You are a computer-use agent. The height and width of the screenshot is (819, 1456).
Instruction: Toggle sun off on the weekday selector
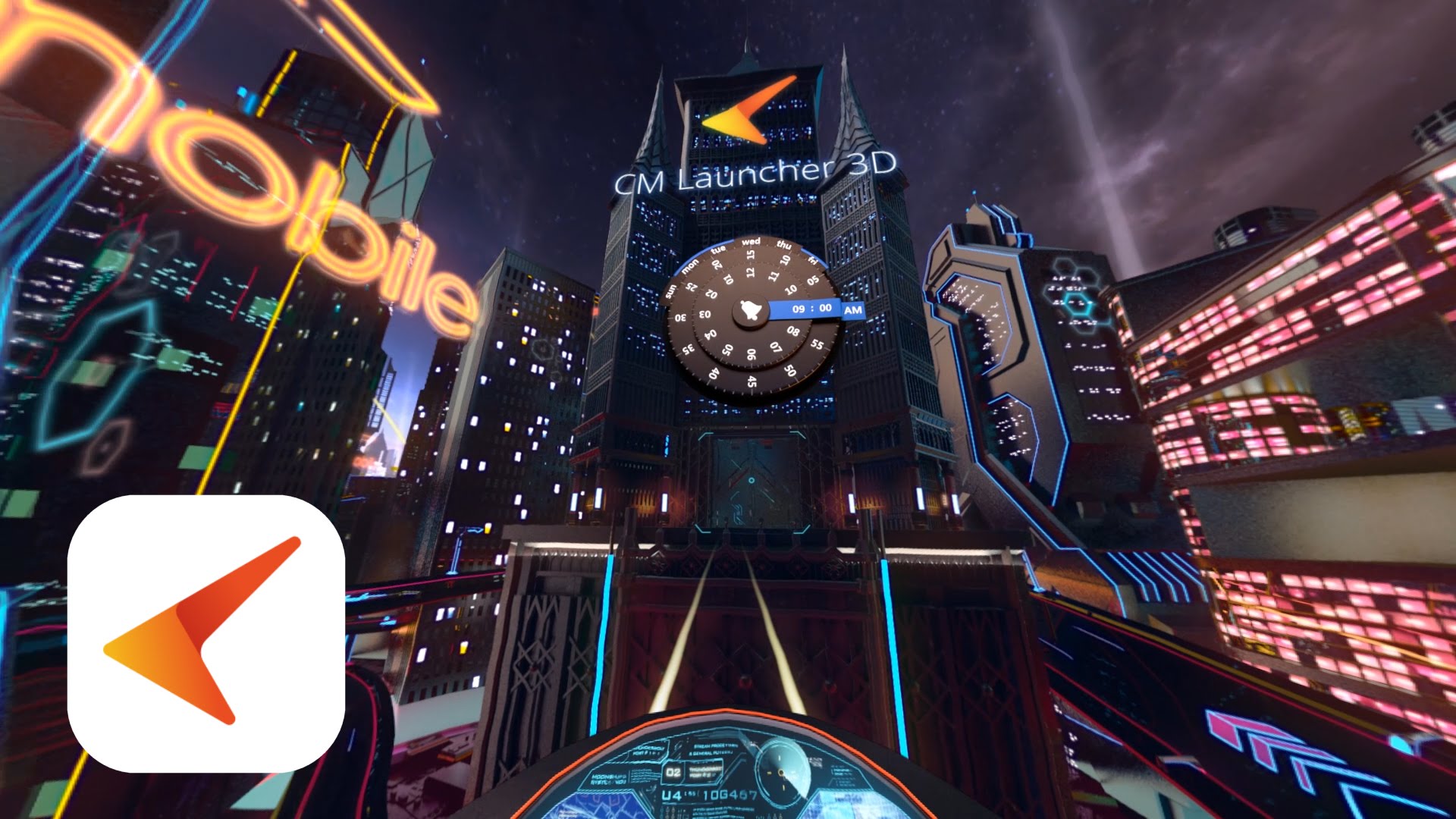point(670,291)
